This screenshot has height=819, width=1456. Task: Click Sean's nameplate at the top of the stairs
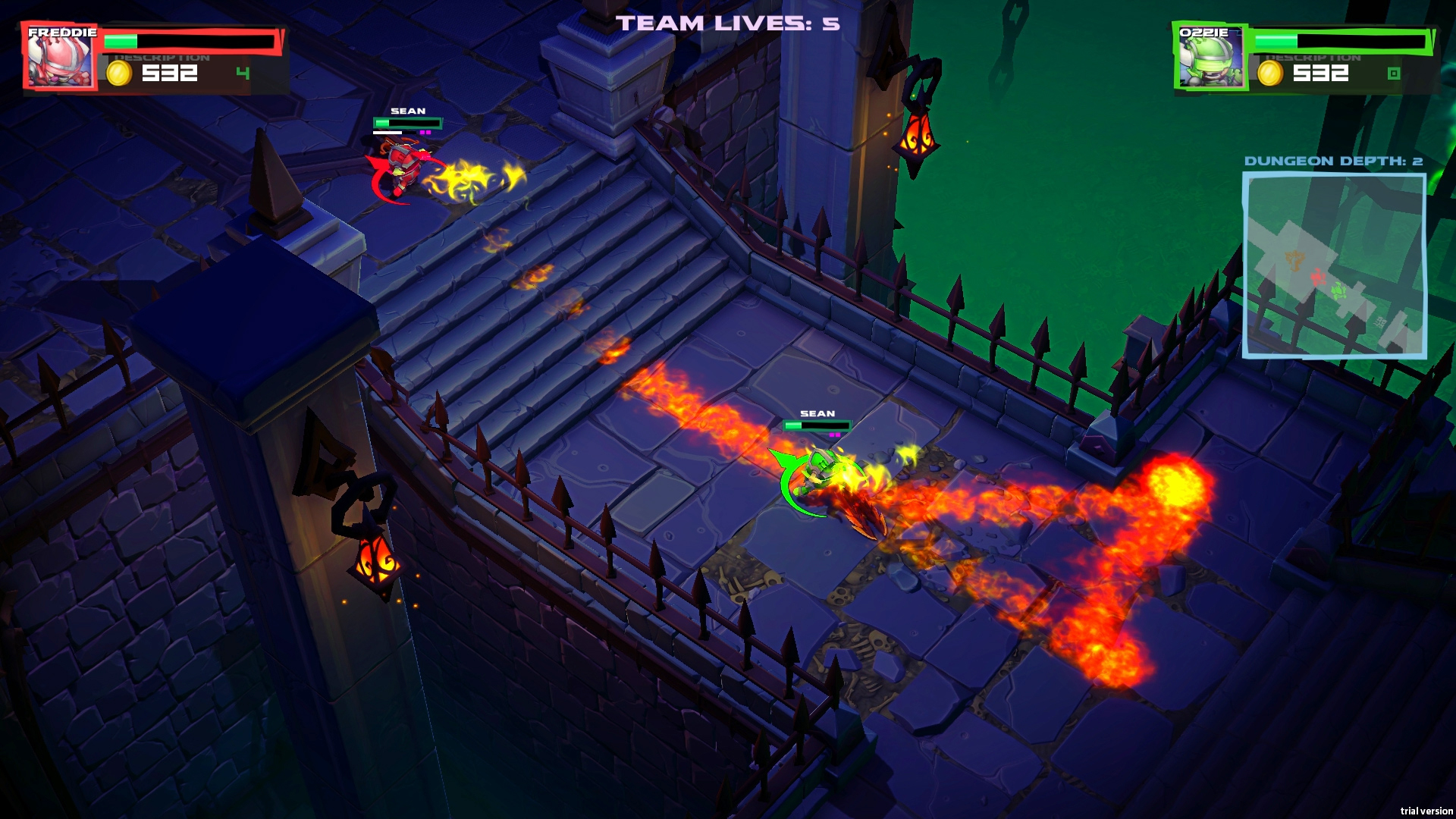(x=407, y=111)
